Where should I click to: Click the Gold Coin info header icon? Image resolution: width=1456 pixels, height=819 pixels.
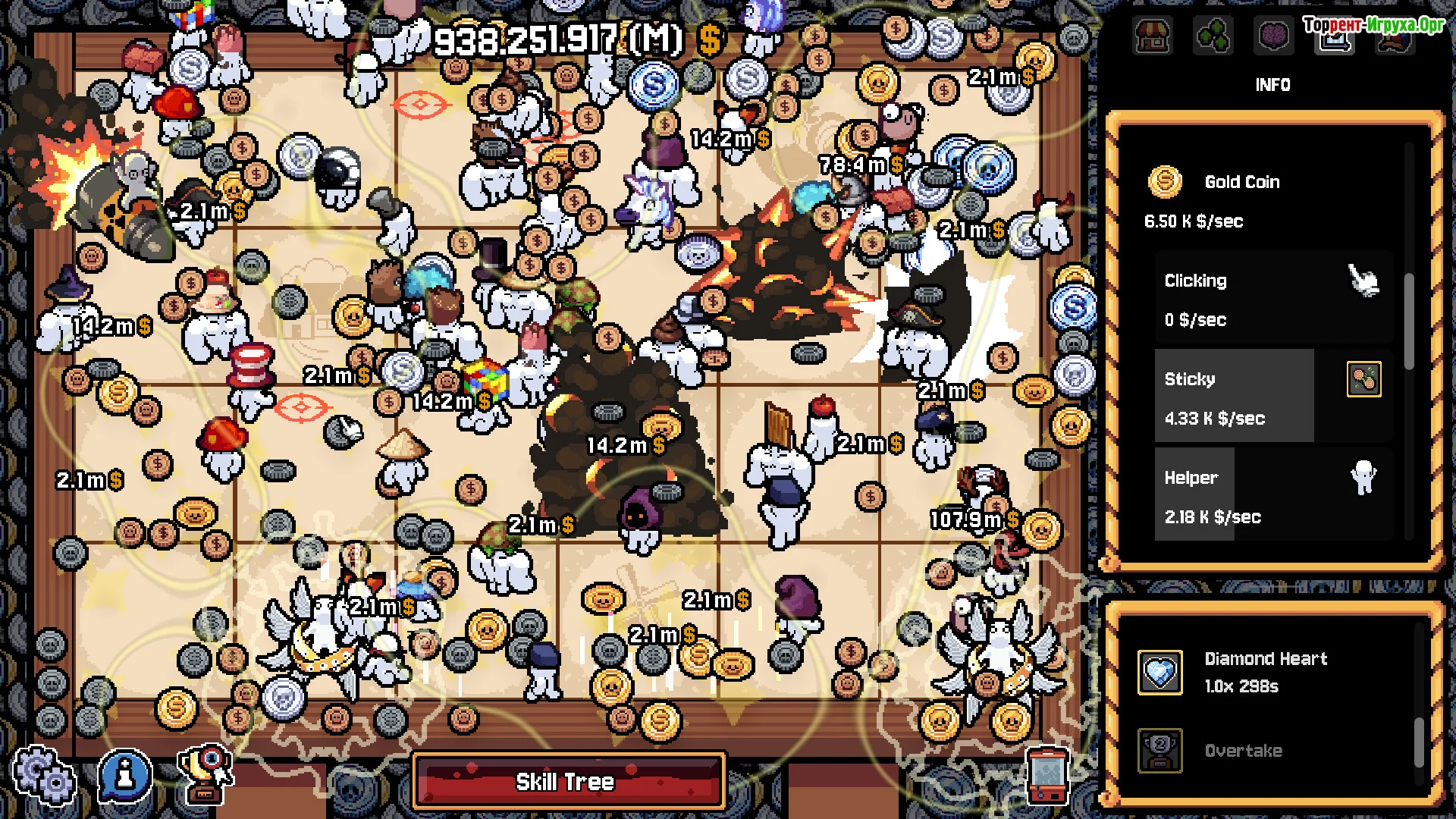[1164, 182]
